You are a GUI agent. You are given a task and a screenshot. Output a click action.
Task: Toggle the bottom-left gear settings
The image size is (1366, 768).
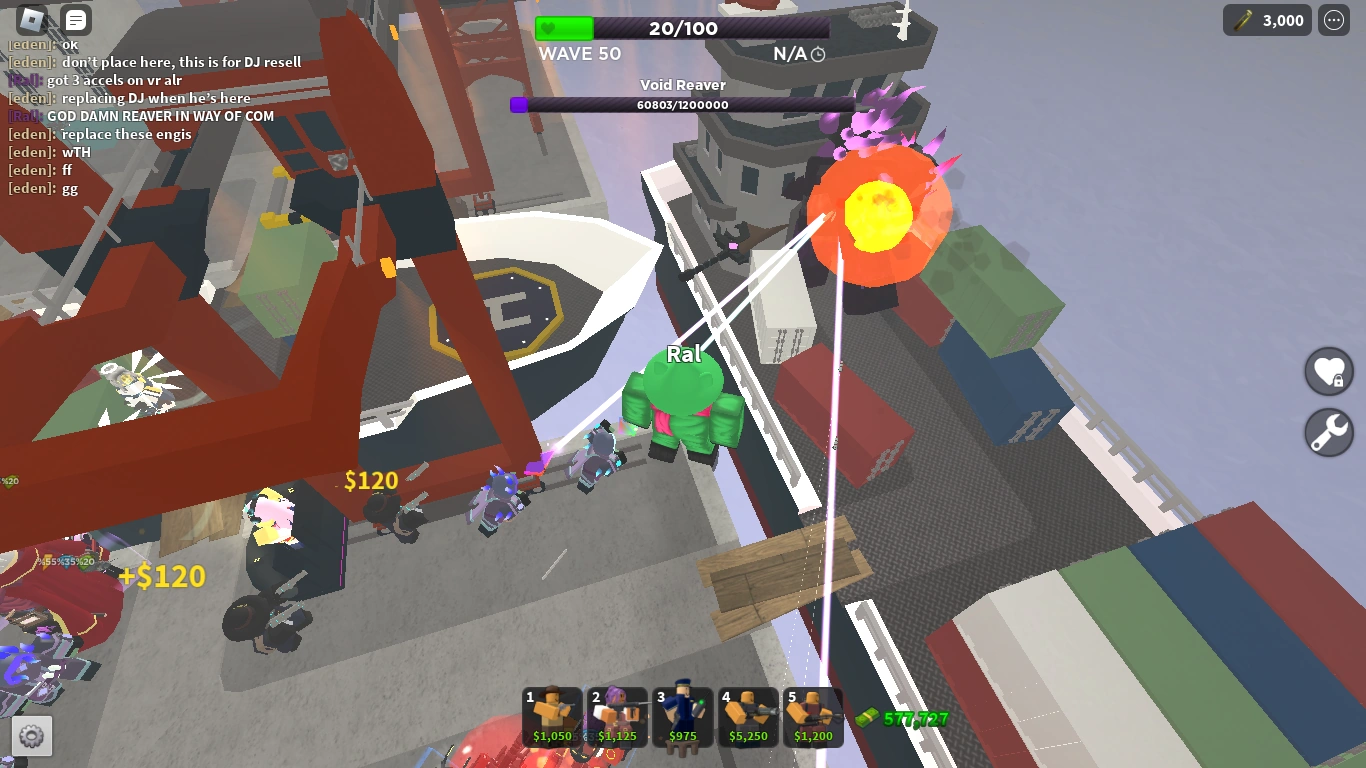pyautogui.click(x=32, y=736)
